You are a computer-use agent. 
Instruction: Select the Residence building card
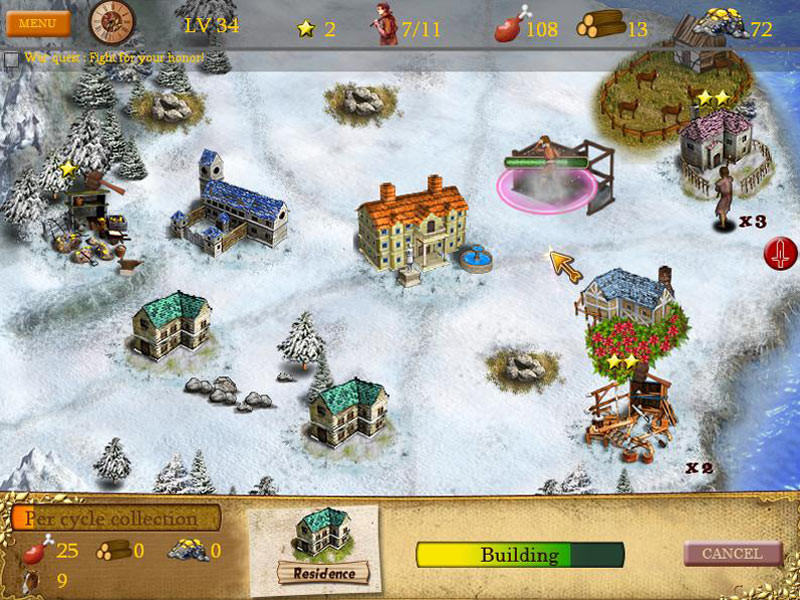tap(323, 547)
